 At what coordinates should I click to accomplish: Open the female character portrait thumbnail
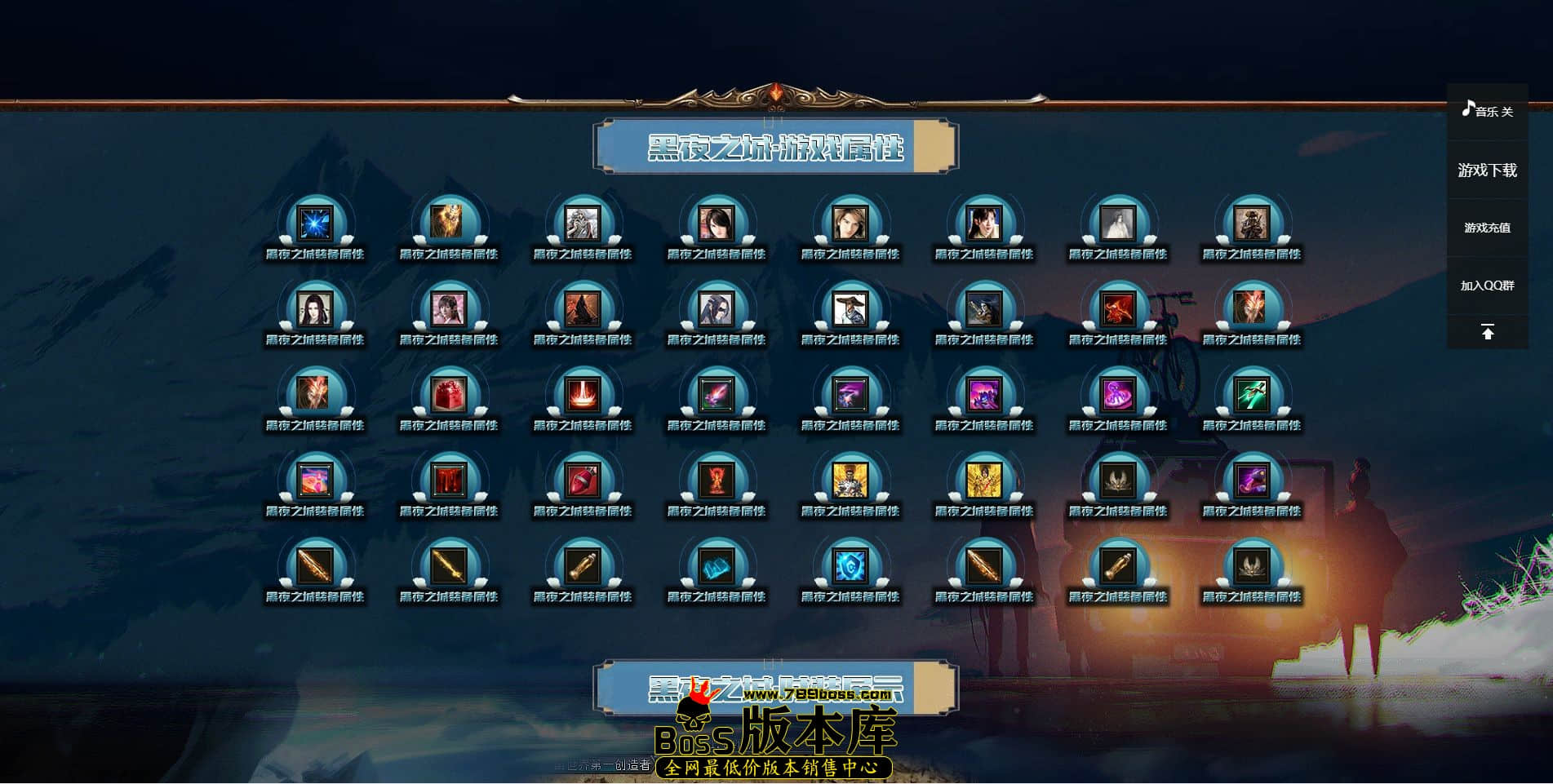pyautogui.click(x=718, y=222)
